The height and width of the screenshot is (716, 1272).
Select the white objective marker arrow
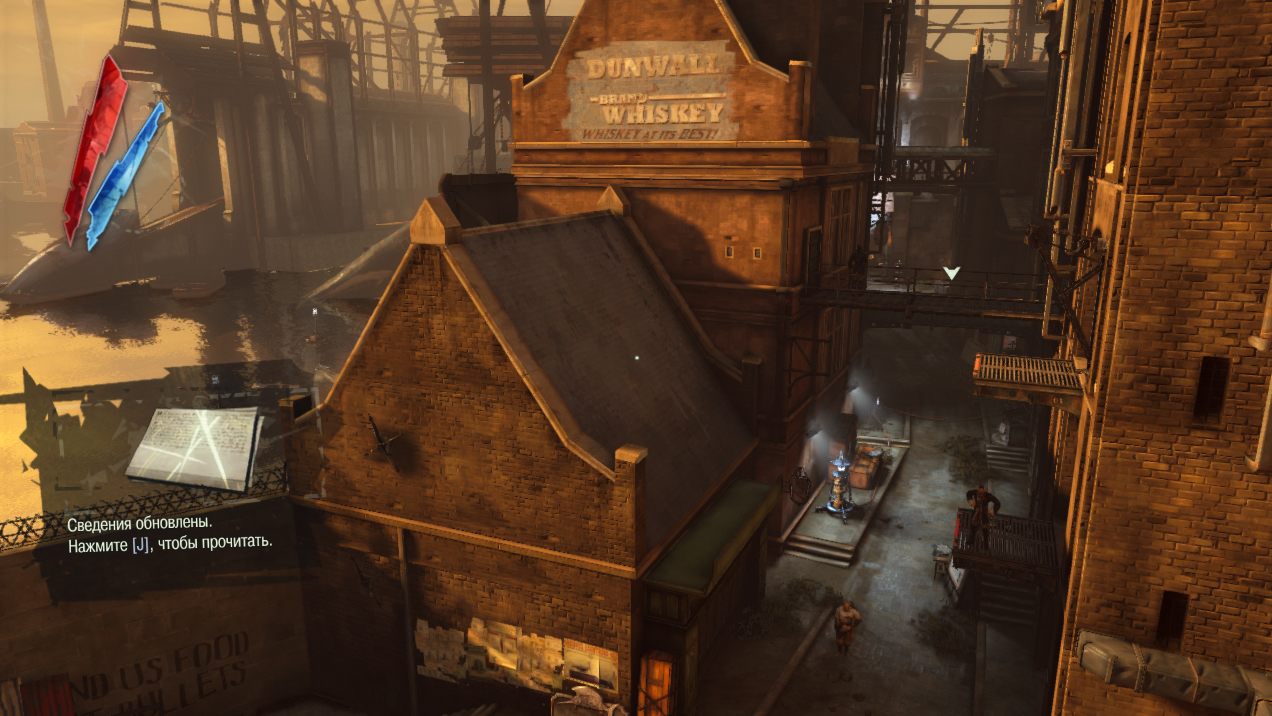(951, 272)
